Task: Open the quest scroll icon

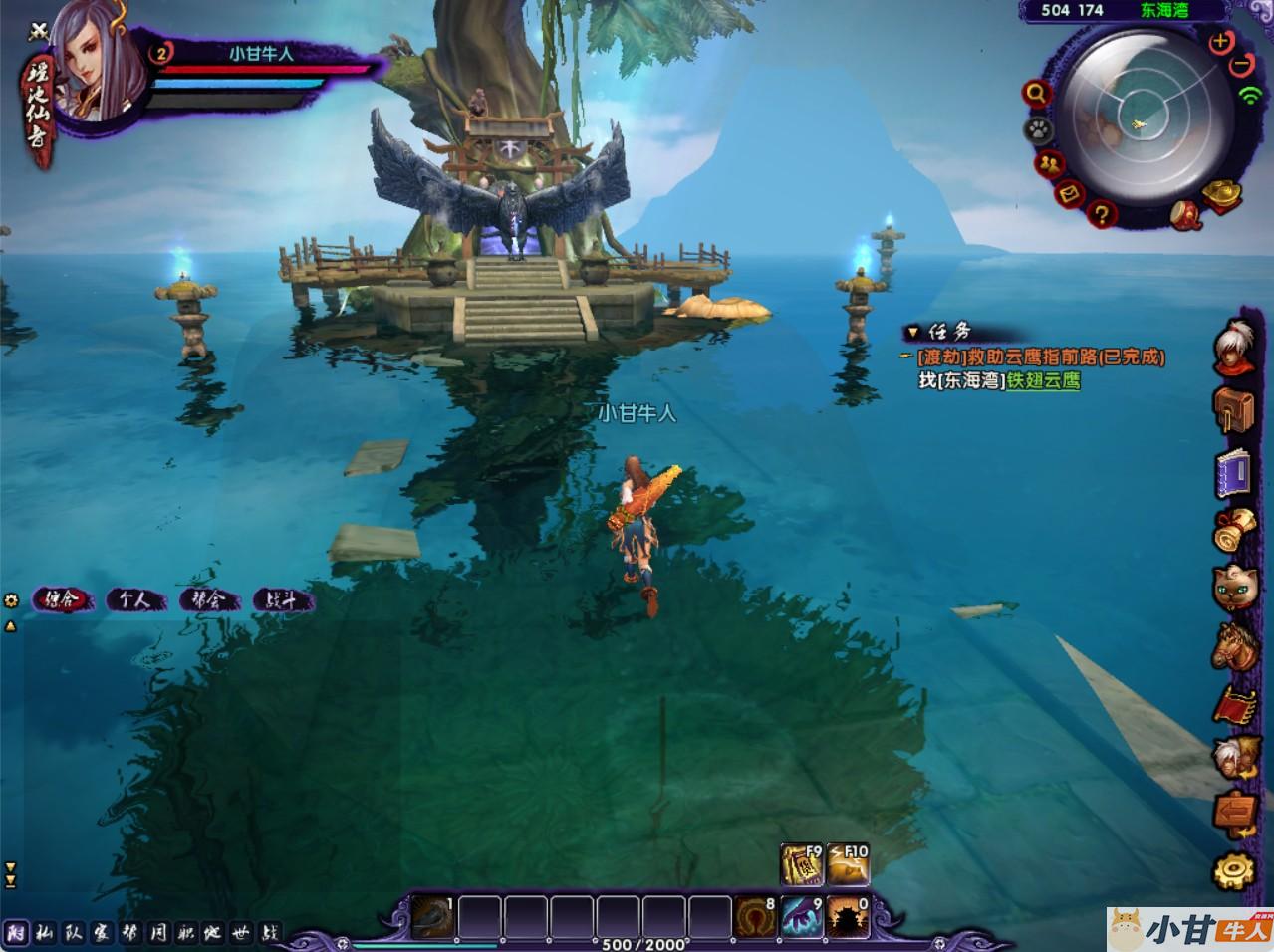Action: (1233, 529)
